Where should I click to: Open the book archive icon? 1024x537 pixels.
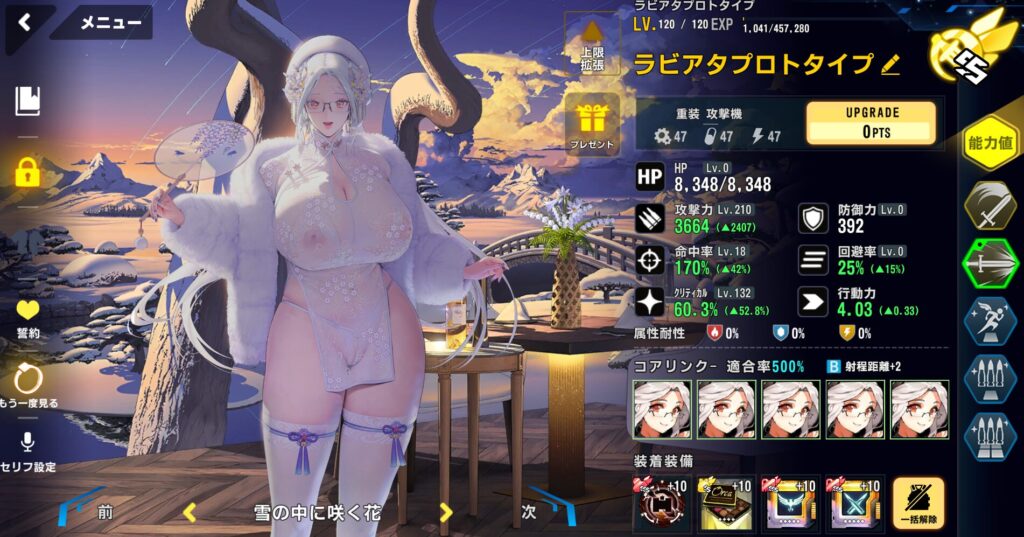[27, 100]
